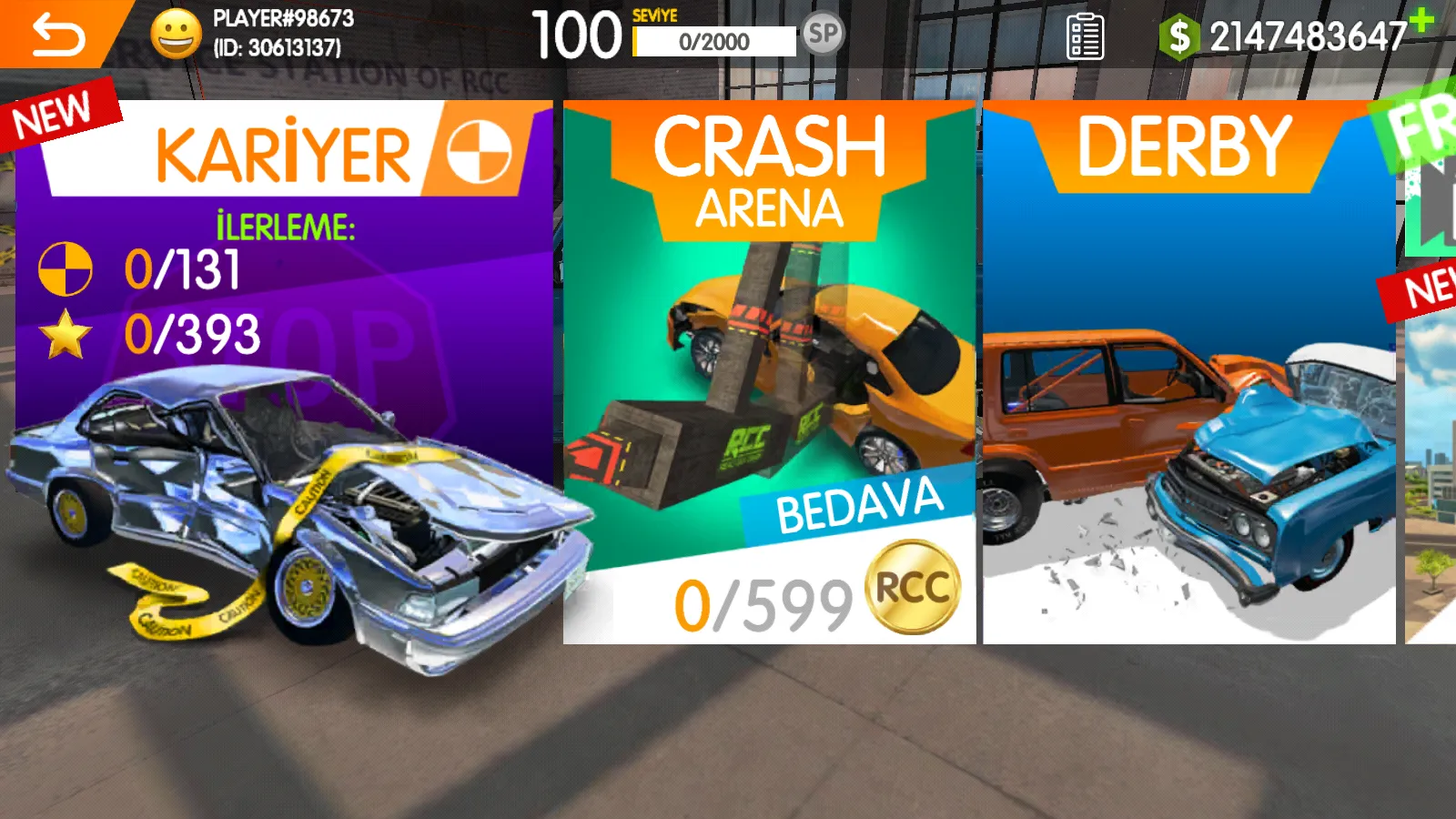
Task: Open the player profile smiley avatar
Action: click(x=176, y=35)
